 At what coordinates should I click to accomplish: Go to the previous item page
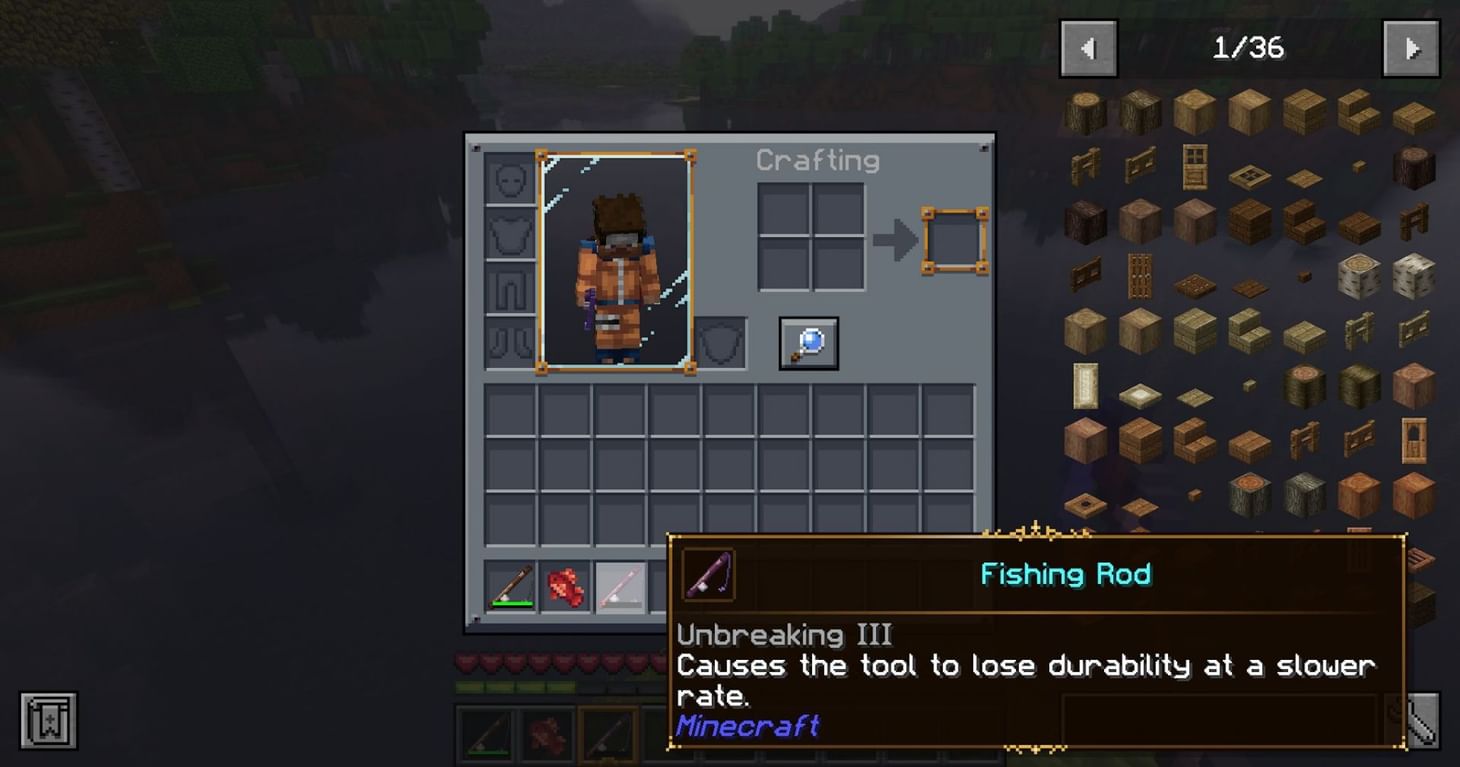coord(1088,46)
